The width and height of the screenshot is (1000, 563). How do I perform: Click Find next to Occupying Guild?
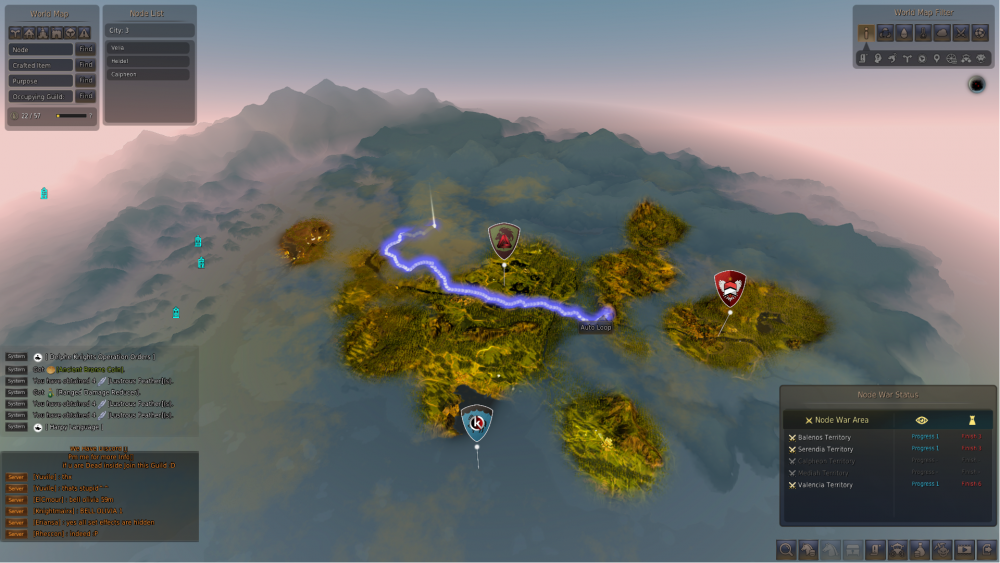(x=86, y=97)
